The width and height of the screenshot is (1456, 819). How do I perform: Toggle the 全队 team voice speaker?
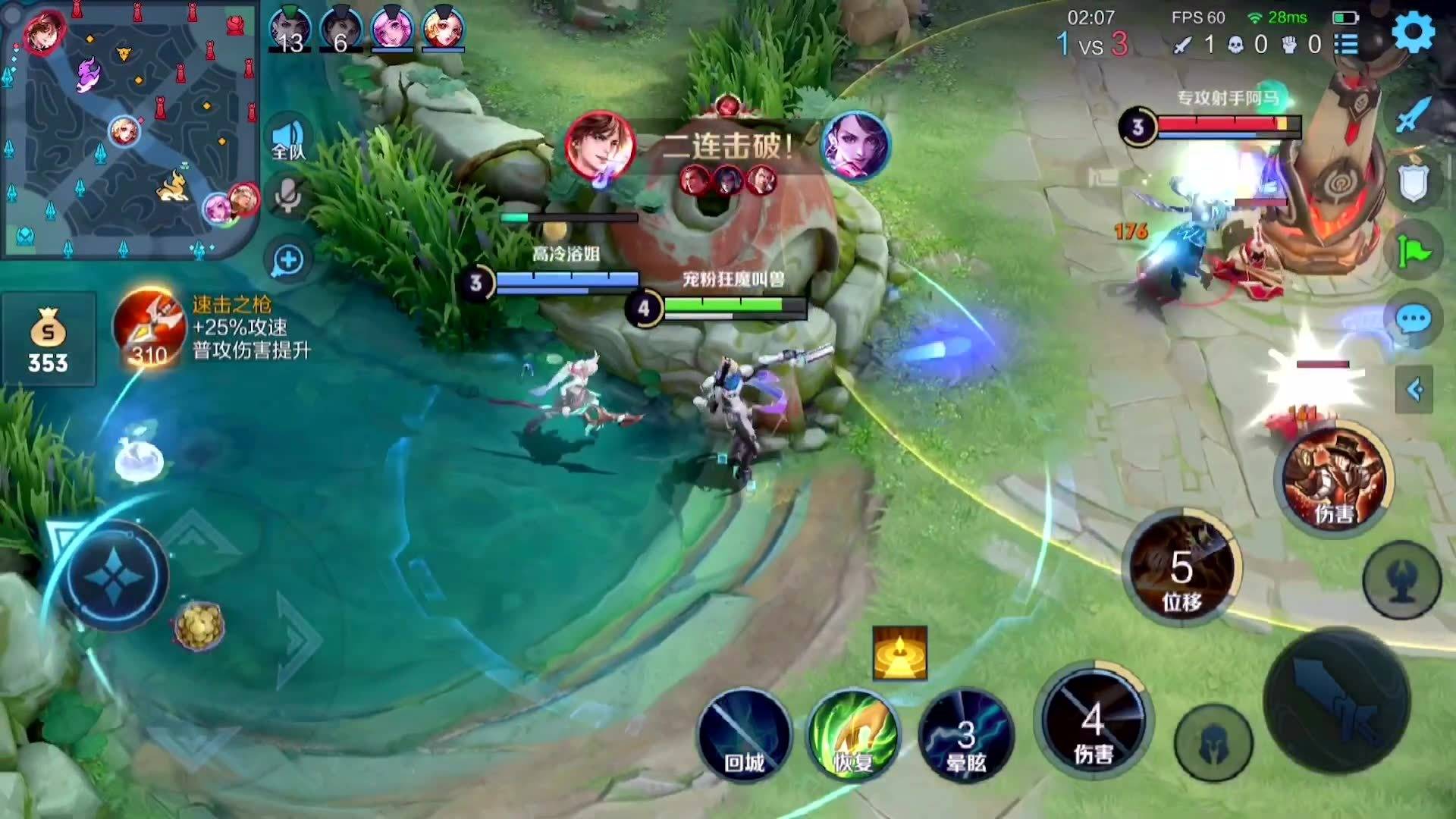click(x=287, y=140)
